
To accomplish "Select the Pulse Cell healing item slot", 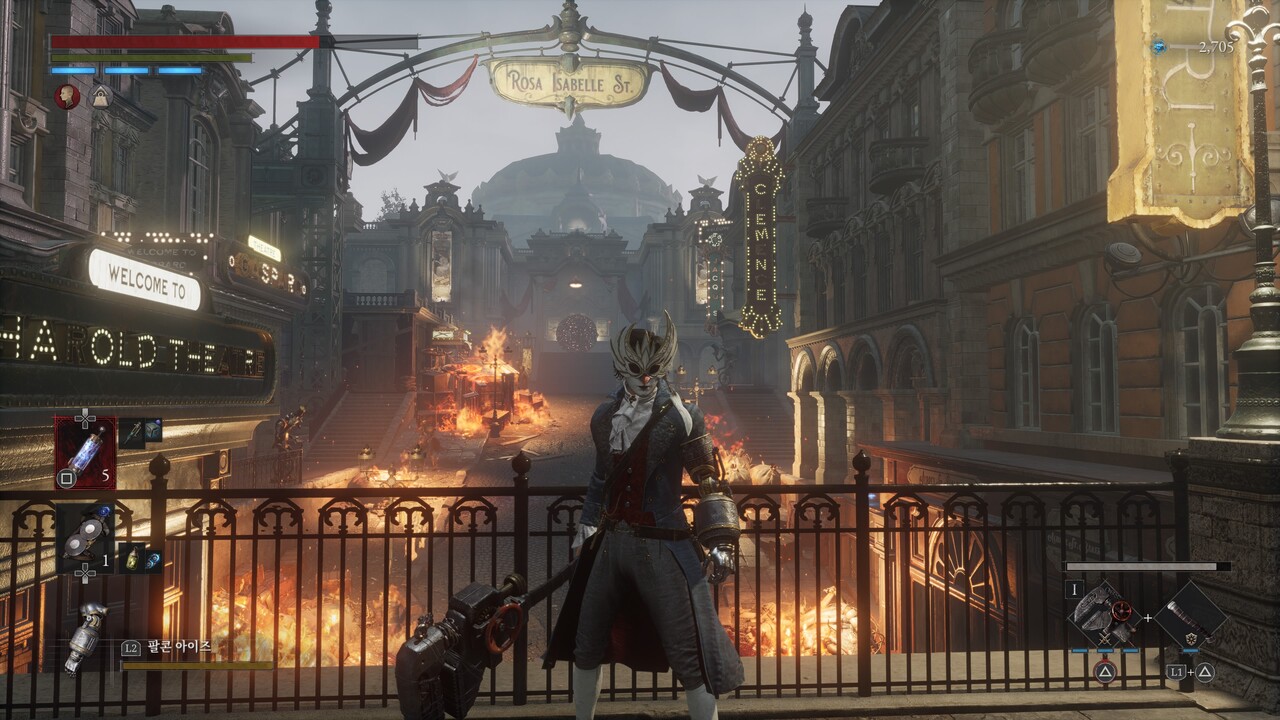I will pos(85,452).
